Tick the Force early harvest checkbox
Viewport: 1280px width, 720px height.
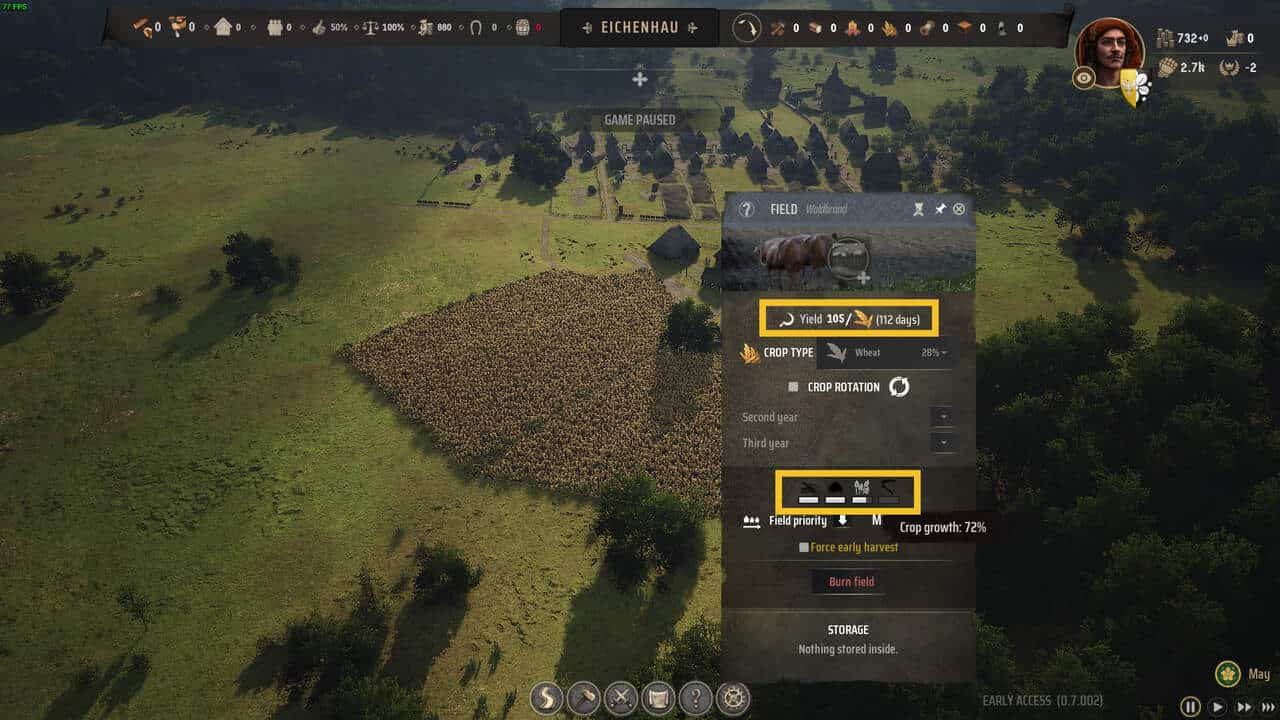click(804, 547)
